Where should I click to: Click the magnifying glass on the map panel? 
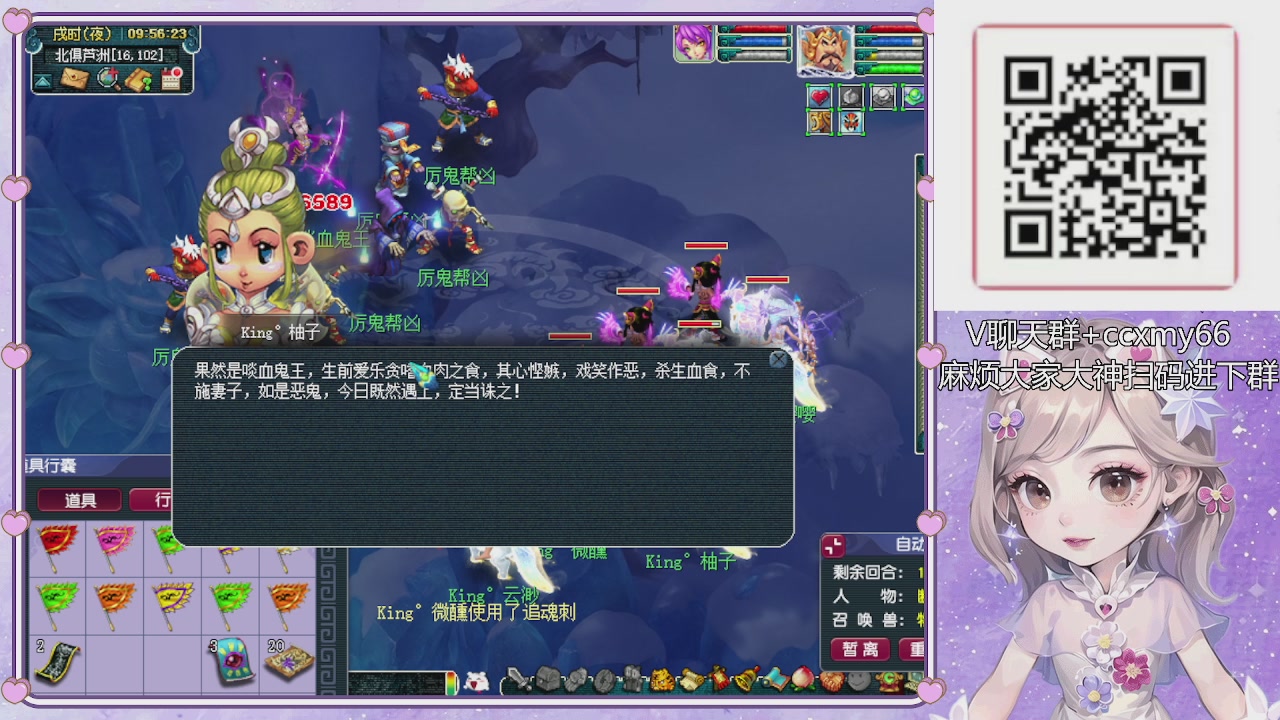[x=107, y=77]
